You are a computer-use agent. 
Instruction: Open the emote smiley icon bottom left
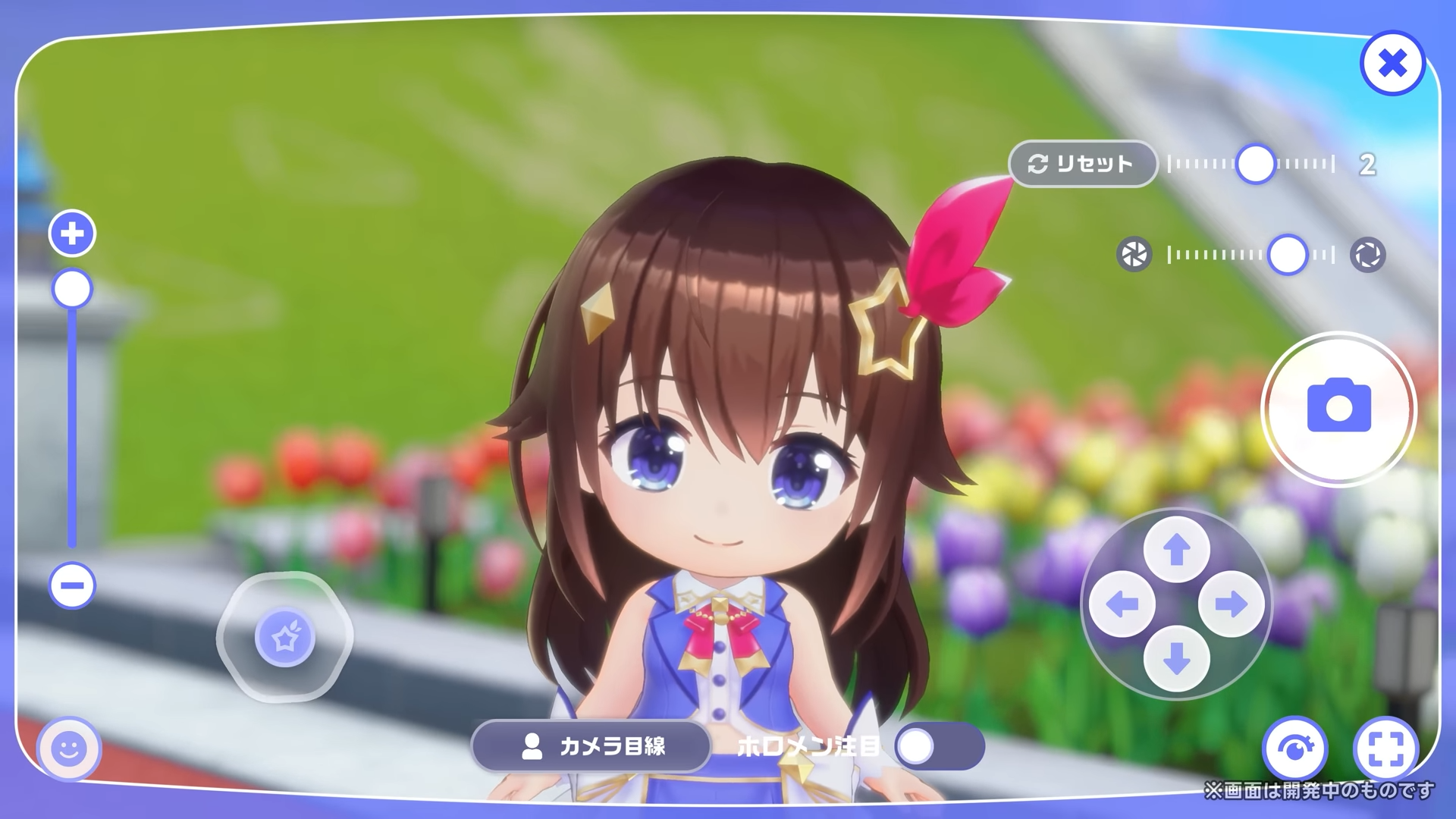tap(69, 750)
